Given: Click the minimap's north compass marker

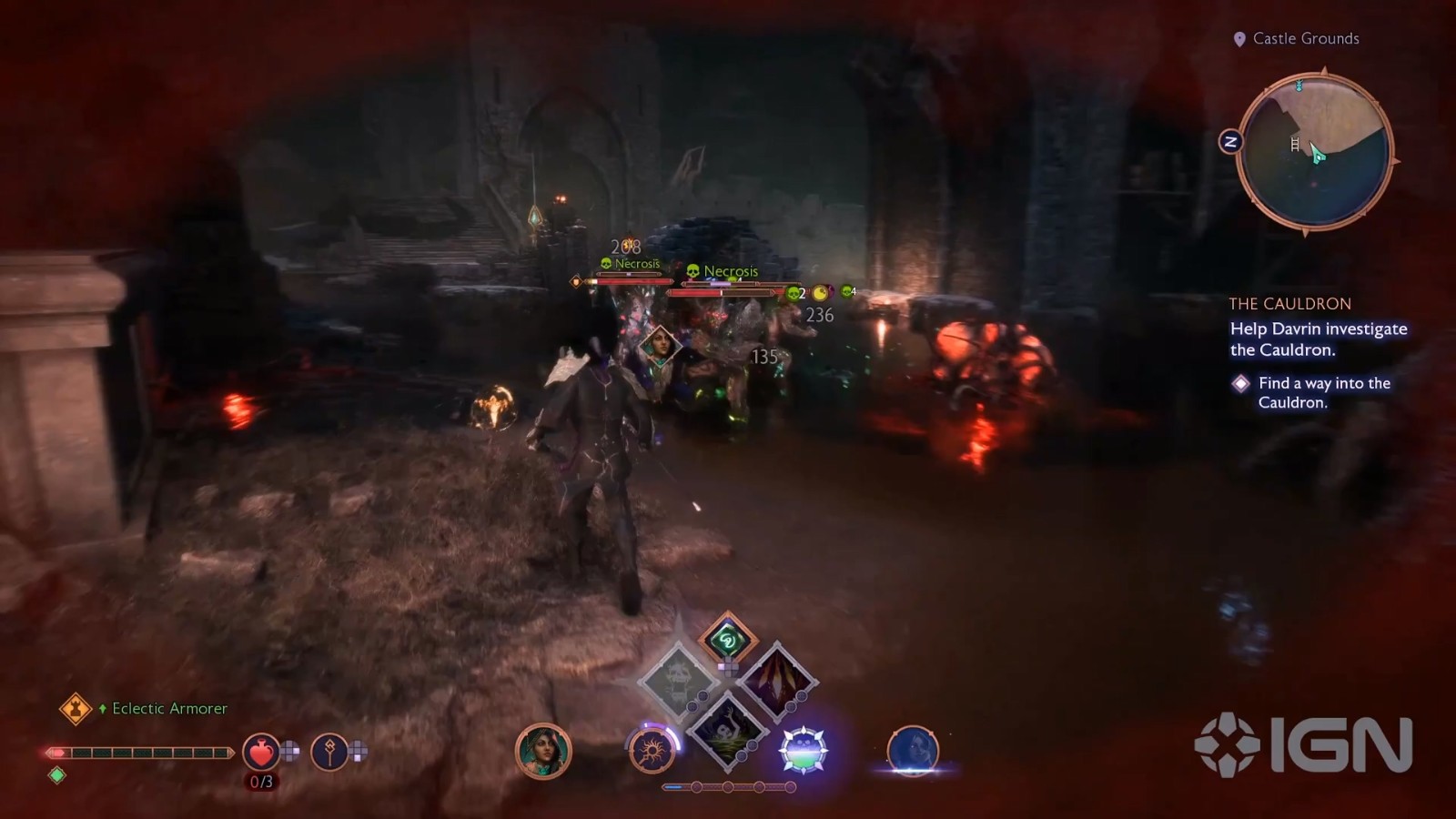Looking at the screenshot, I should point(1230,141).
